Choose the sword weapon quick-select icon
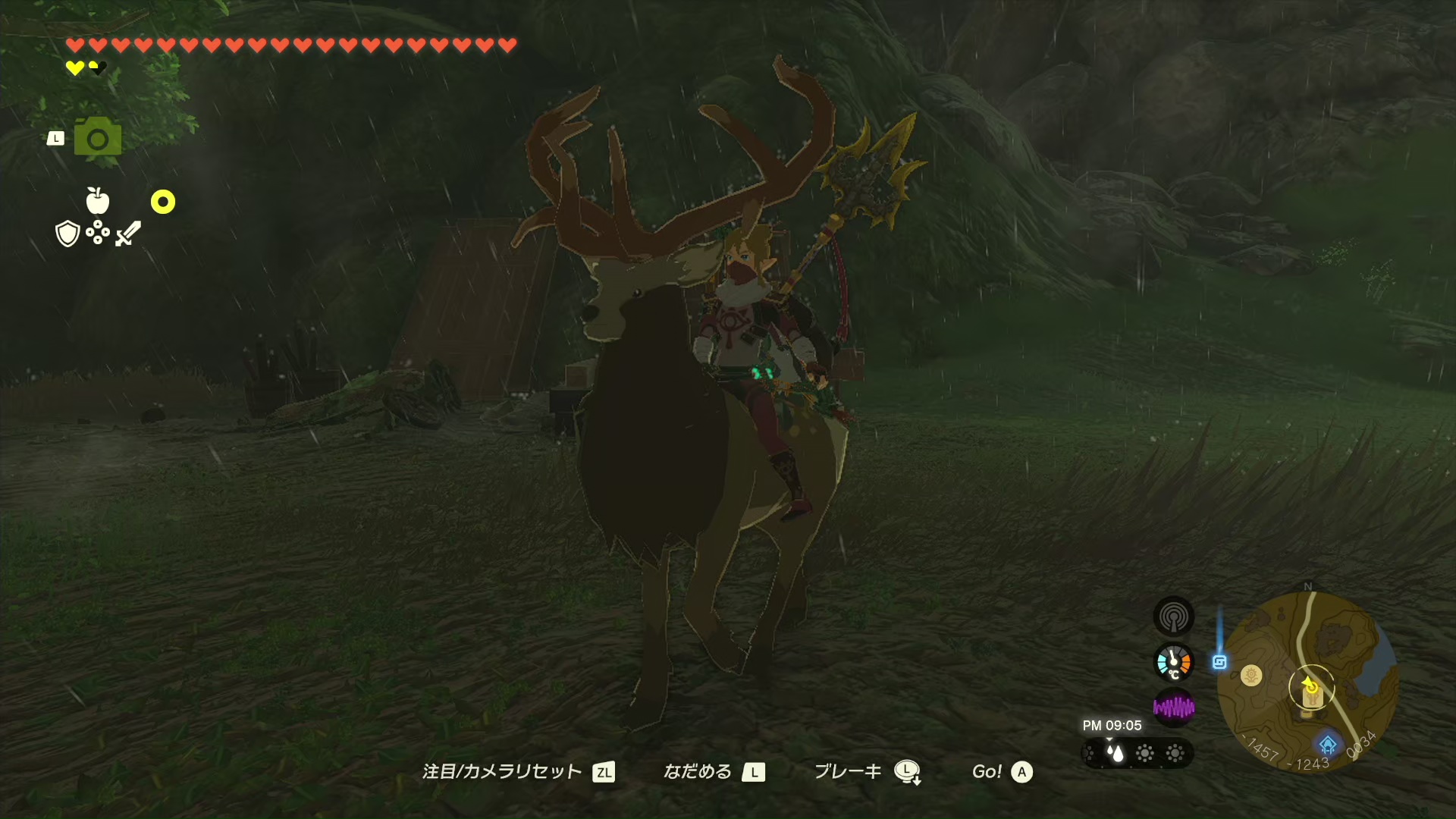Screen dimensions: 1456x819 (x=128, y=233)
